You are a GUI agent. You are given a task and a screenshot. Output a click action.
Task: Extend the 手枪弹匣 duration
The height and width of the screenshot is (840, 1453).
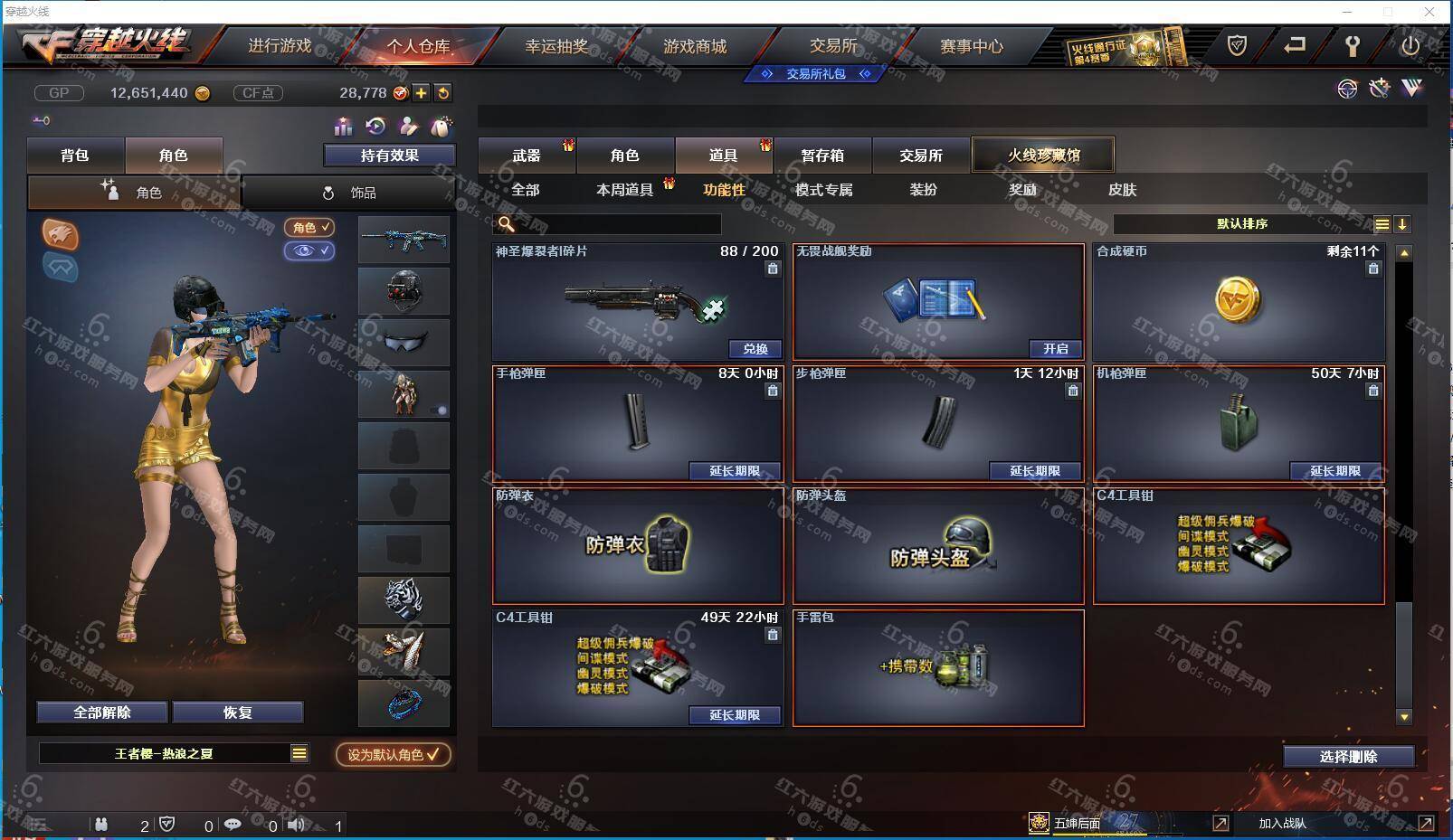pos(734,471)
